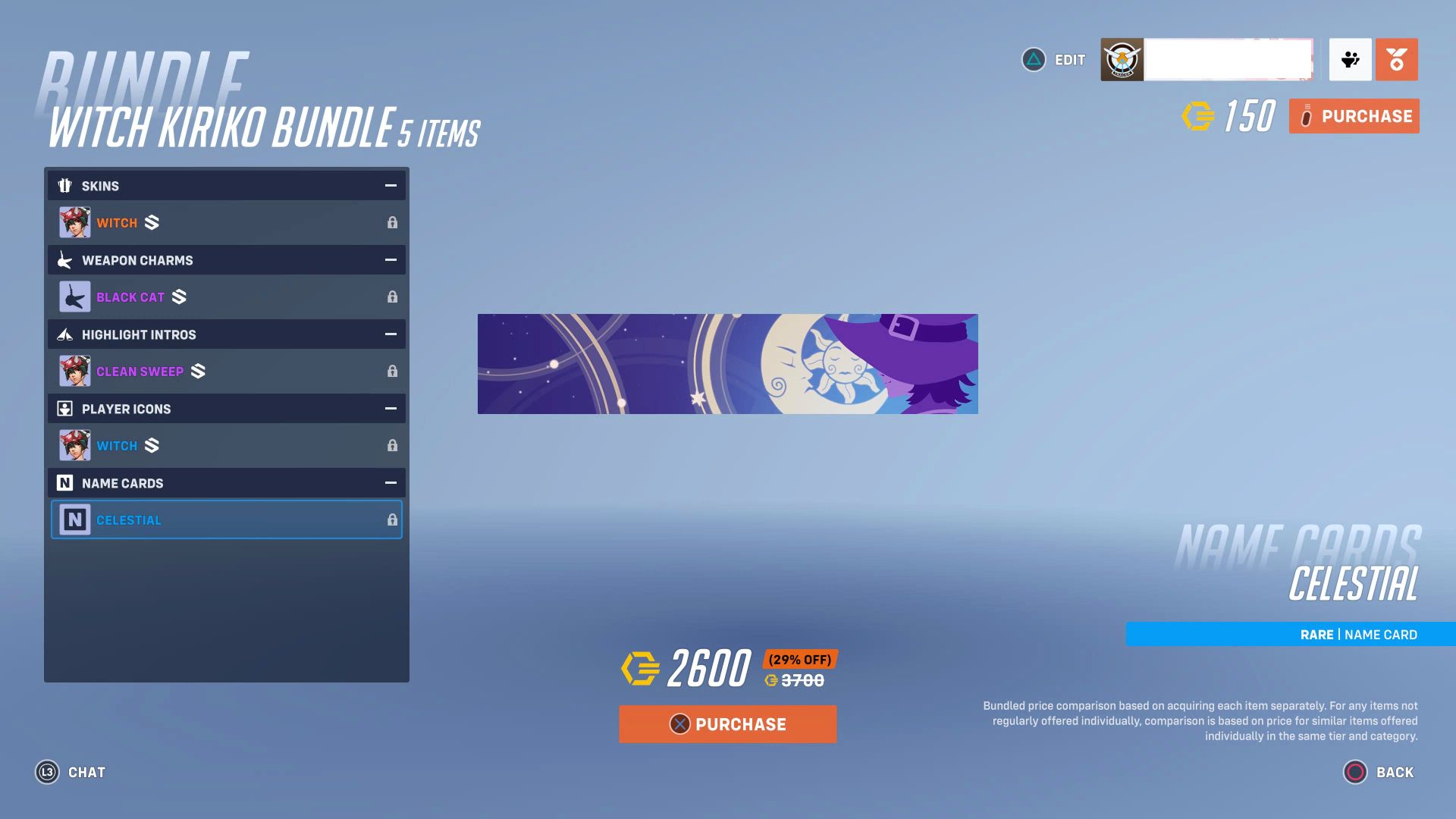Click the Highlight Intros category icon
This screenshot has height=819, width=1456.
click(x=66, y=334)
